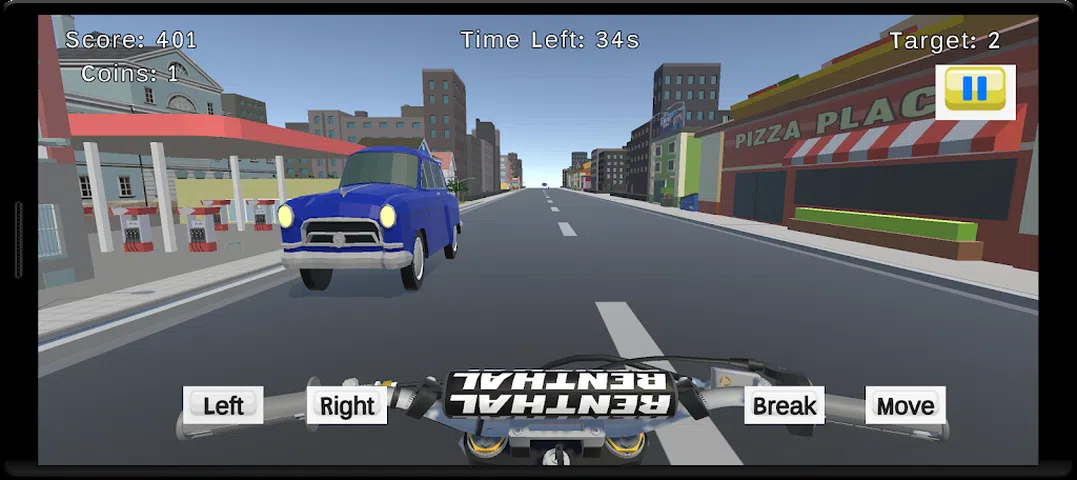
Task: Steer with the Right button
Action: click(347, 405)
